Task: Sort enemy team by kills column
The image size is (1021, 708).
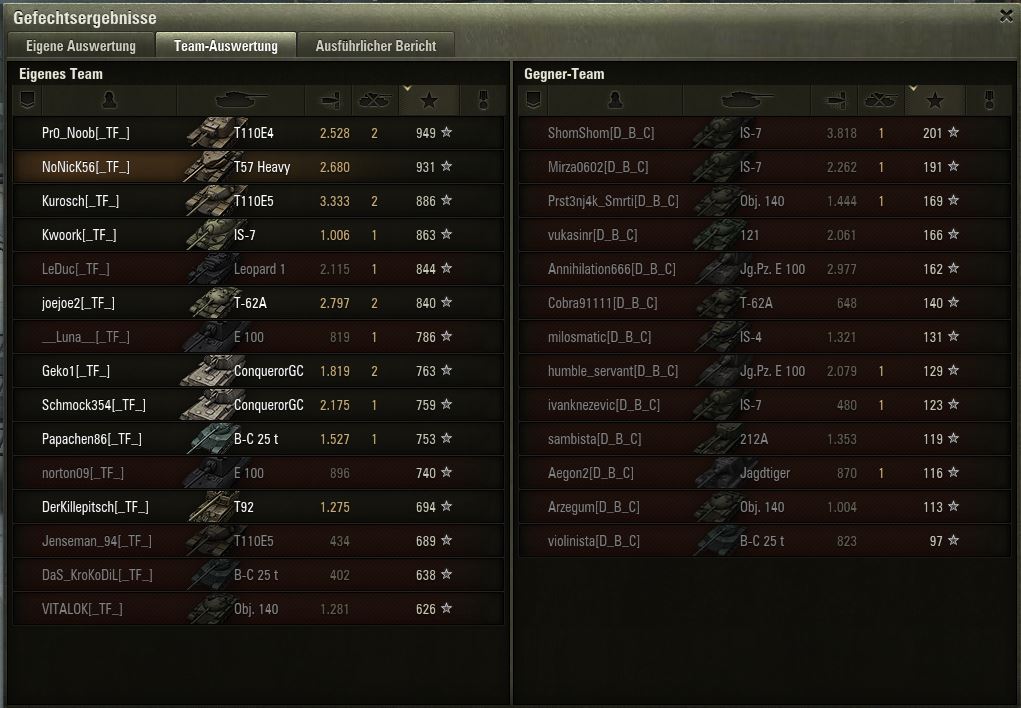Action: click(x=881, y=100)
